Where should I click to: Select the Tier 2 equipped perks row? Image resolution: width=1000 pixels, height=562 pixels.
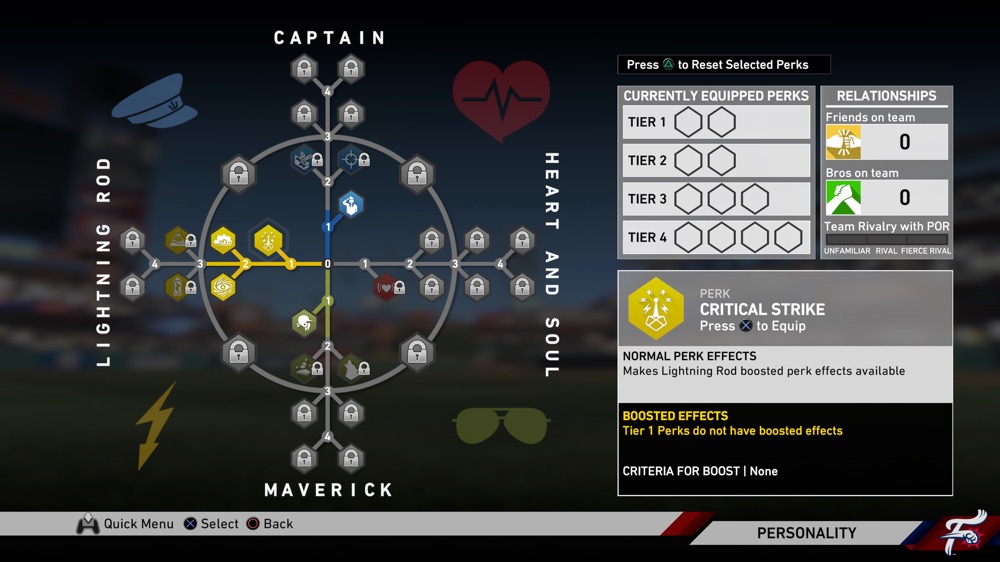click(716, 160)
